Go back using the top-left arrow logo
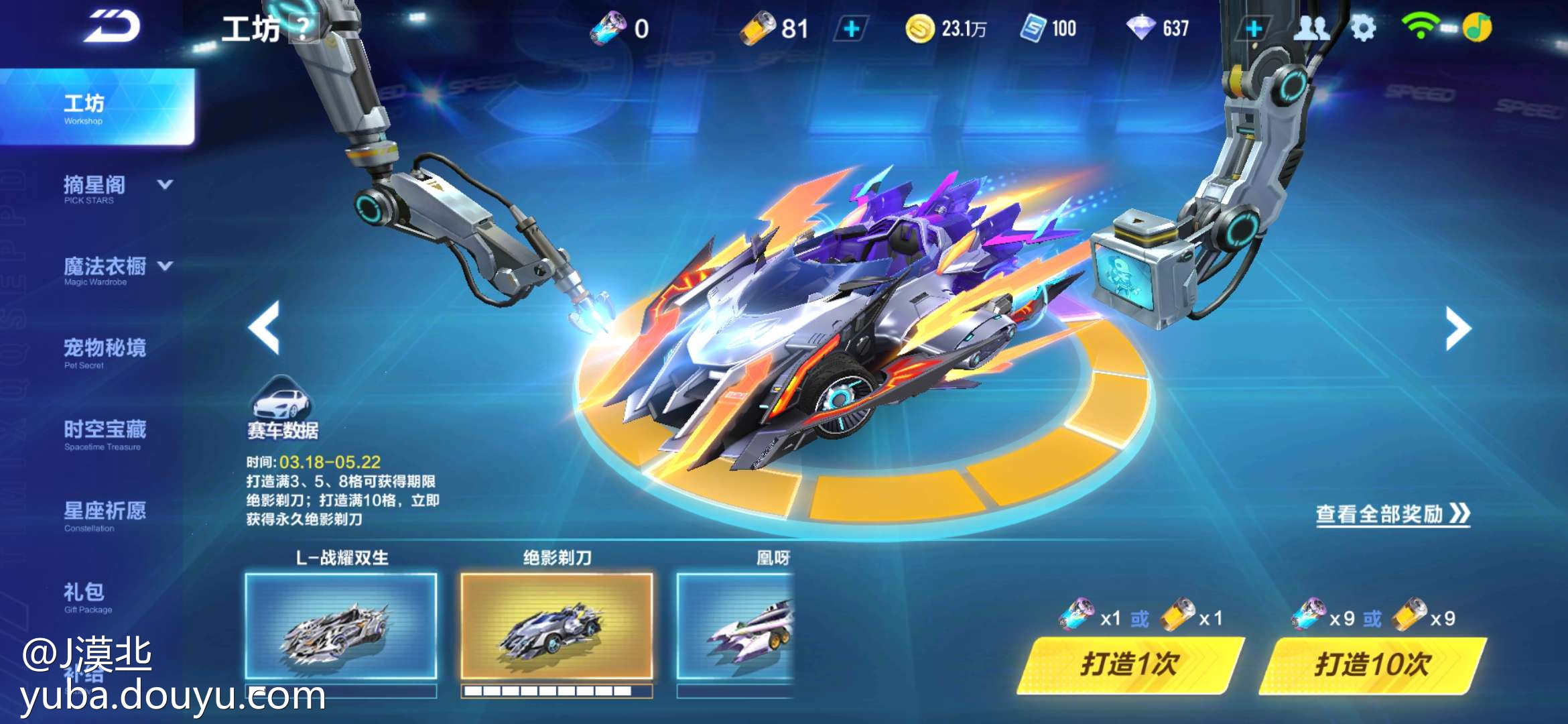This screenshot has width=1568, height=724. pyautogui.click(x=112, y=27)
